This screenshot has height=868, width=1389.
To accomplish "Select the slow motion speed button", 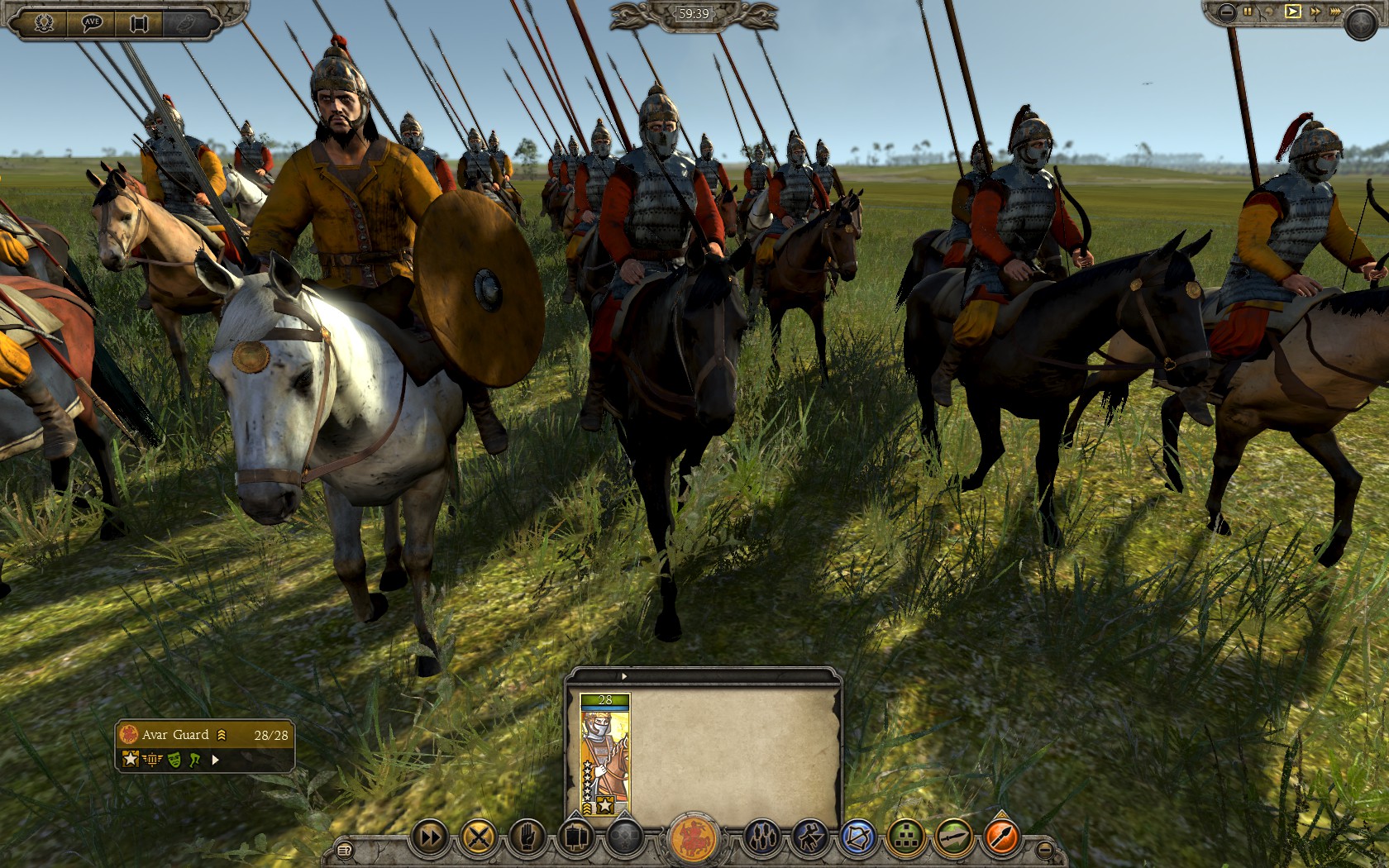I will click(1271, 12).
